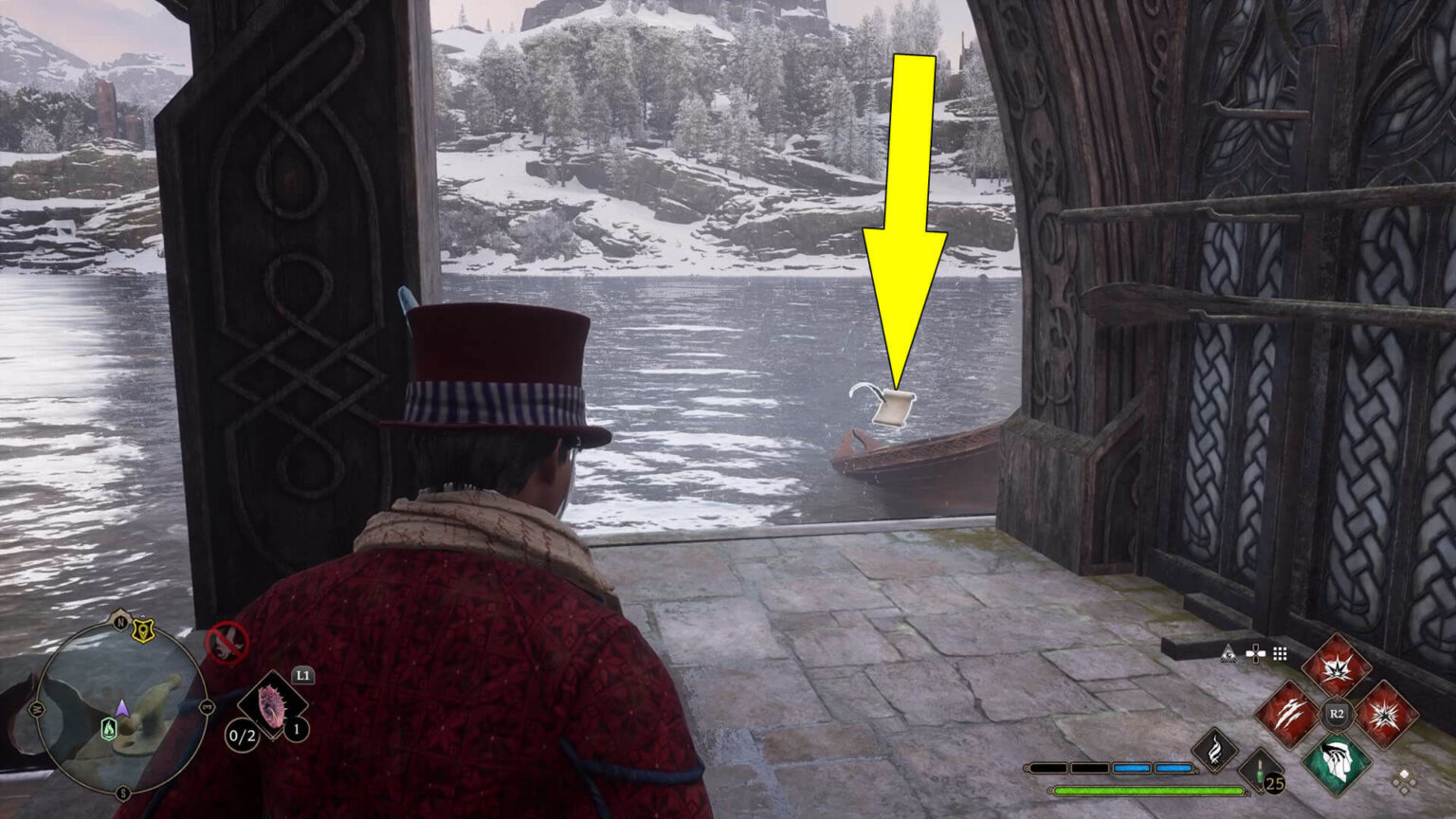The width and height of the screenshot is (1456, 819).
Task: Select the yellow quest shield marker above the minimap
Action: pos(143,630)
